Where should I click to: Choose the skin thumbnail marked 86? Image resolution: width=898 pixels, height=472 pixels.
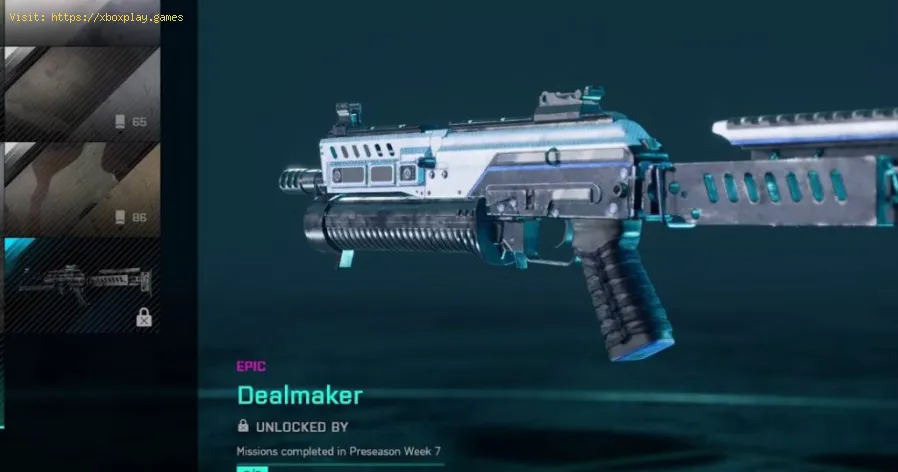(82, 189)
